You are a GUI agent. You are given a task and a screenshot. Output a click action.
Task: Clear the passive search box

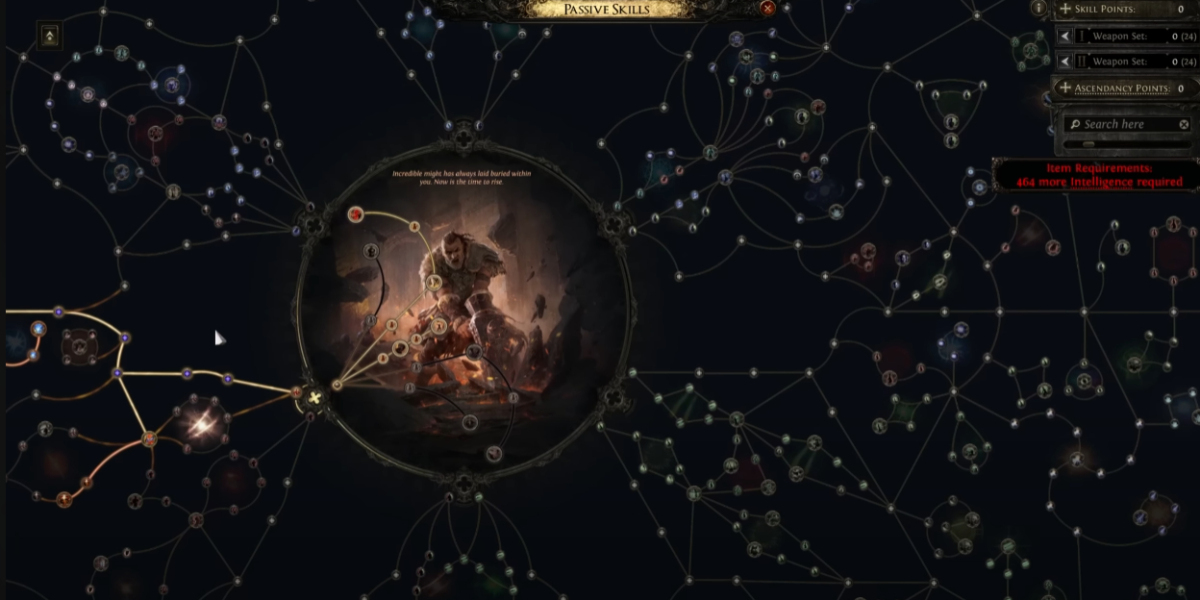tap(1185, 124)
